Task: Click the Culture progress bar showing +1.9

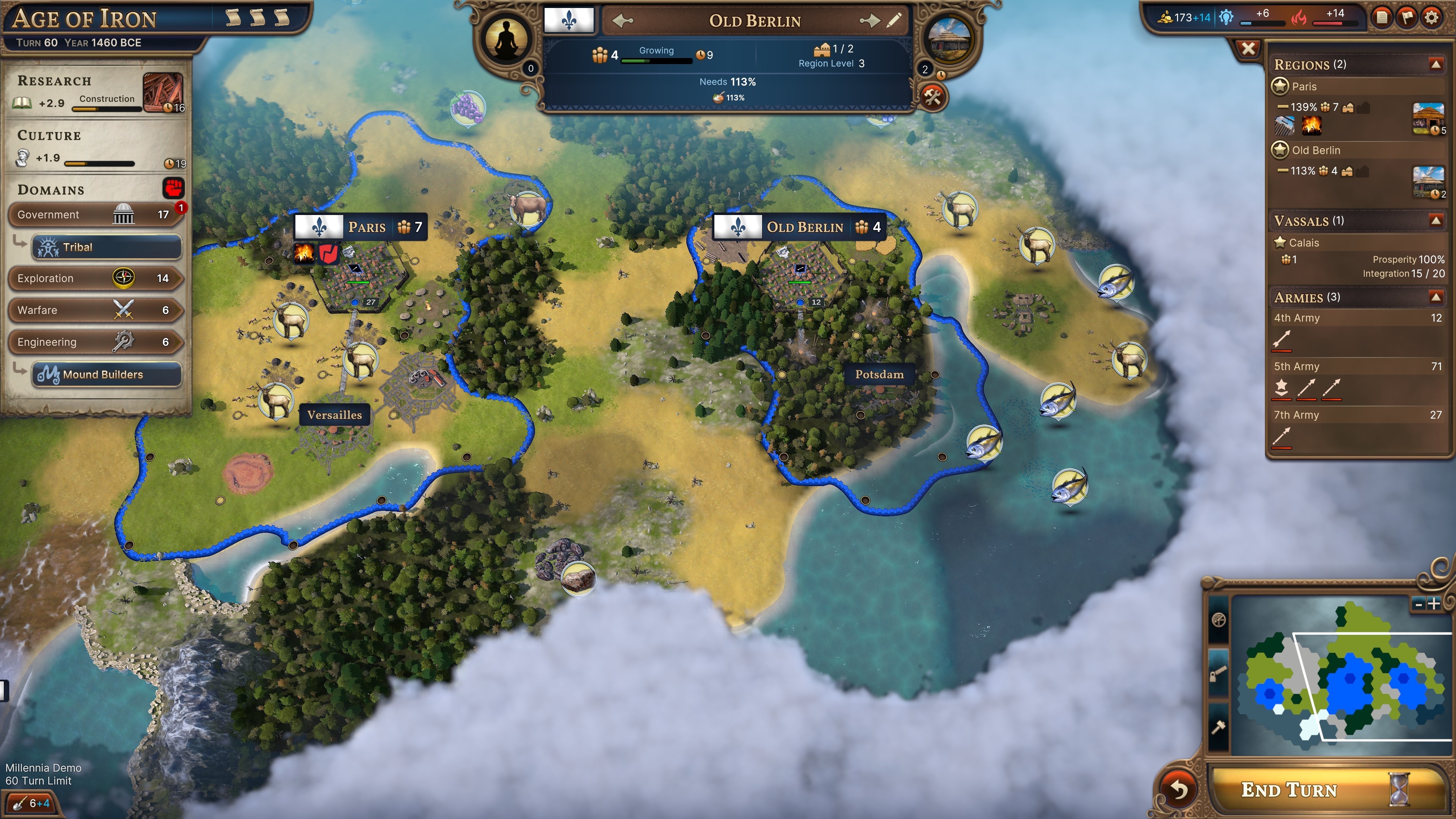Action: click(x=100, y=163)
